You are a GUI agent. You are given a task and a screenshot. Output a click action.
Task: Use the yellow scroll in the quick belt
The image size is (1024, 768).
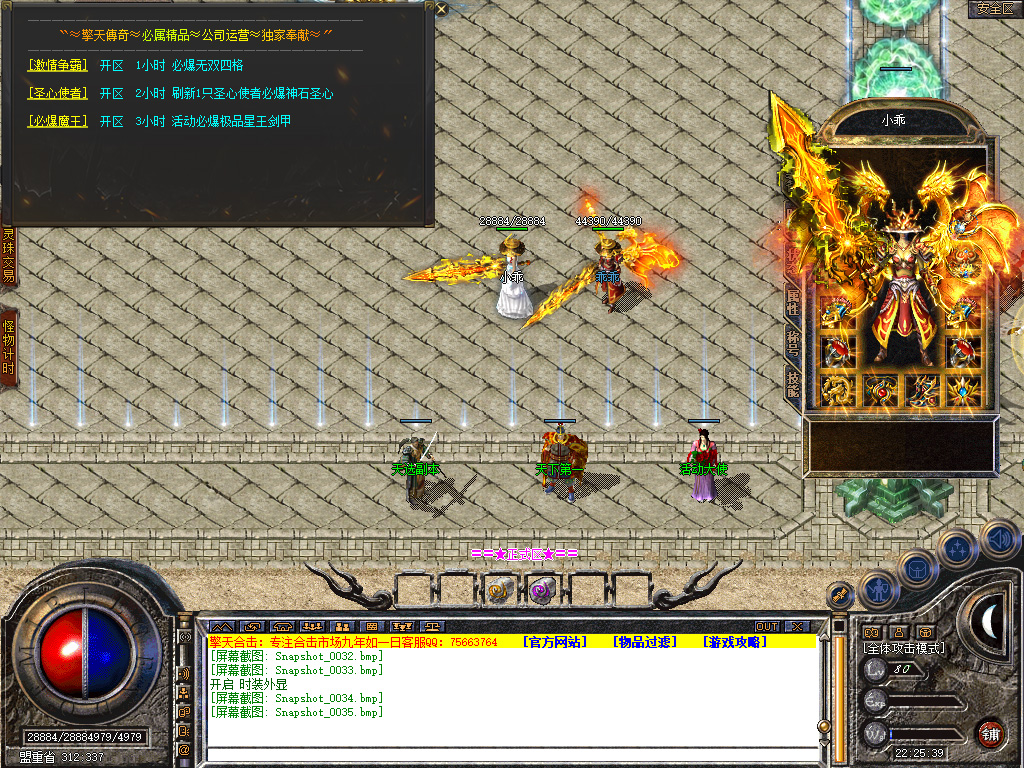pos(498,591)
